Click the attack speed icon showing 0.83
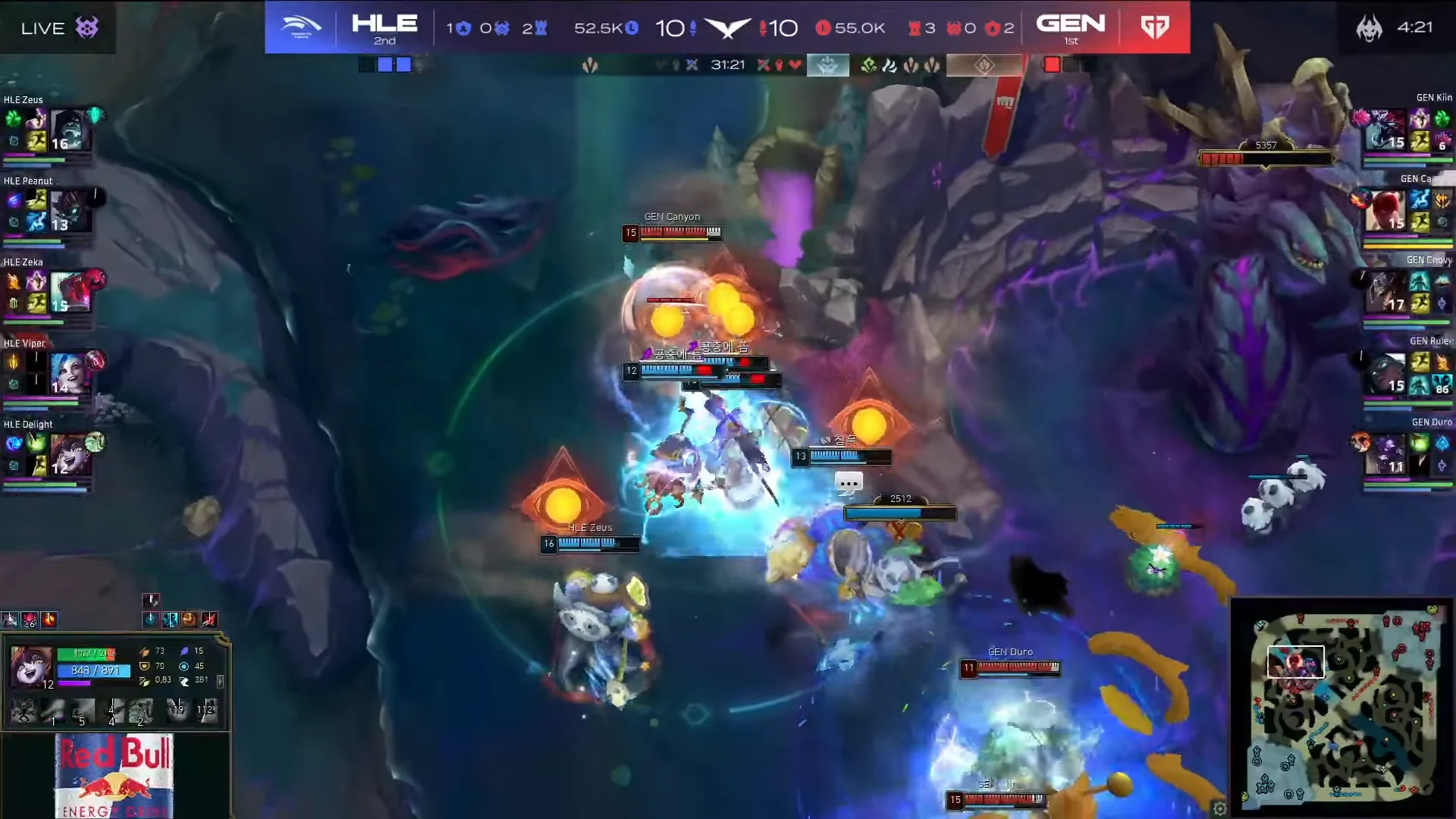This screenshot has height=819, width=1456. click(145, 681)
